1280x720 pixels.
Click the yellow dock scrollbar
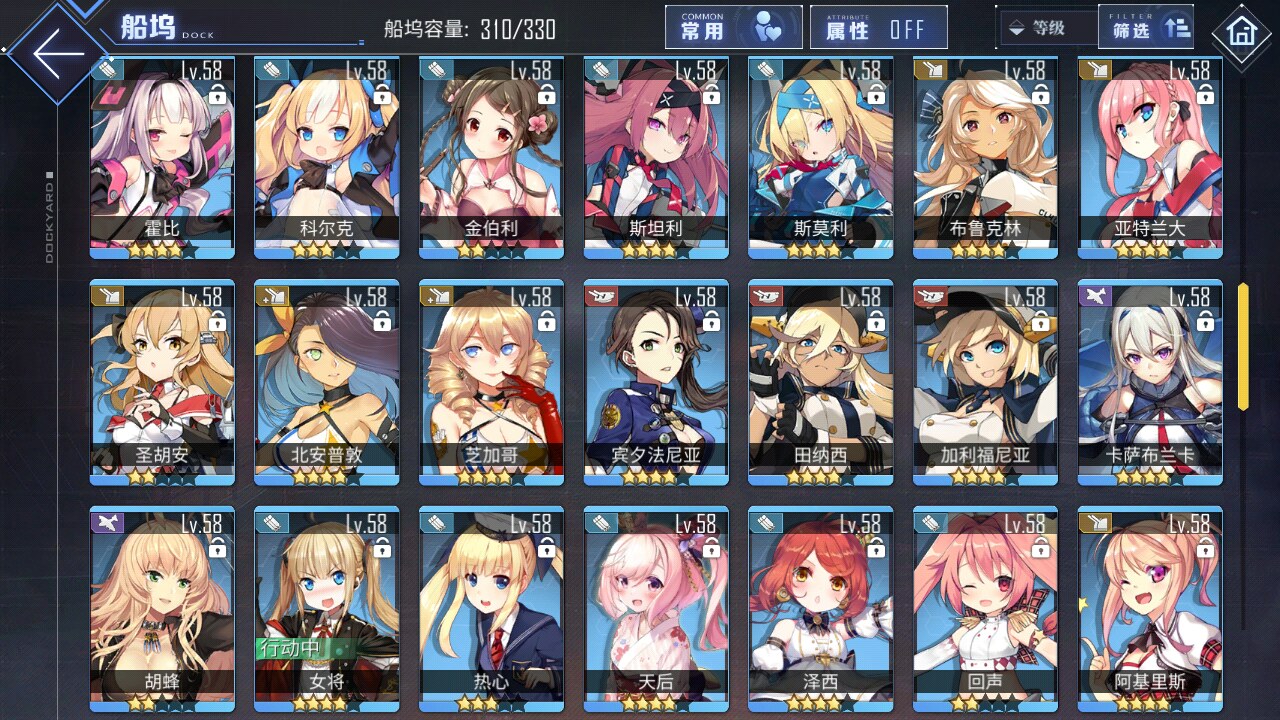[1243, 346]
